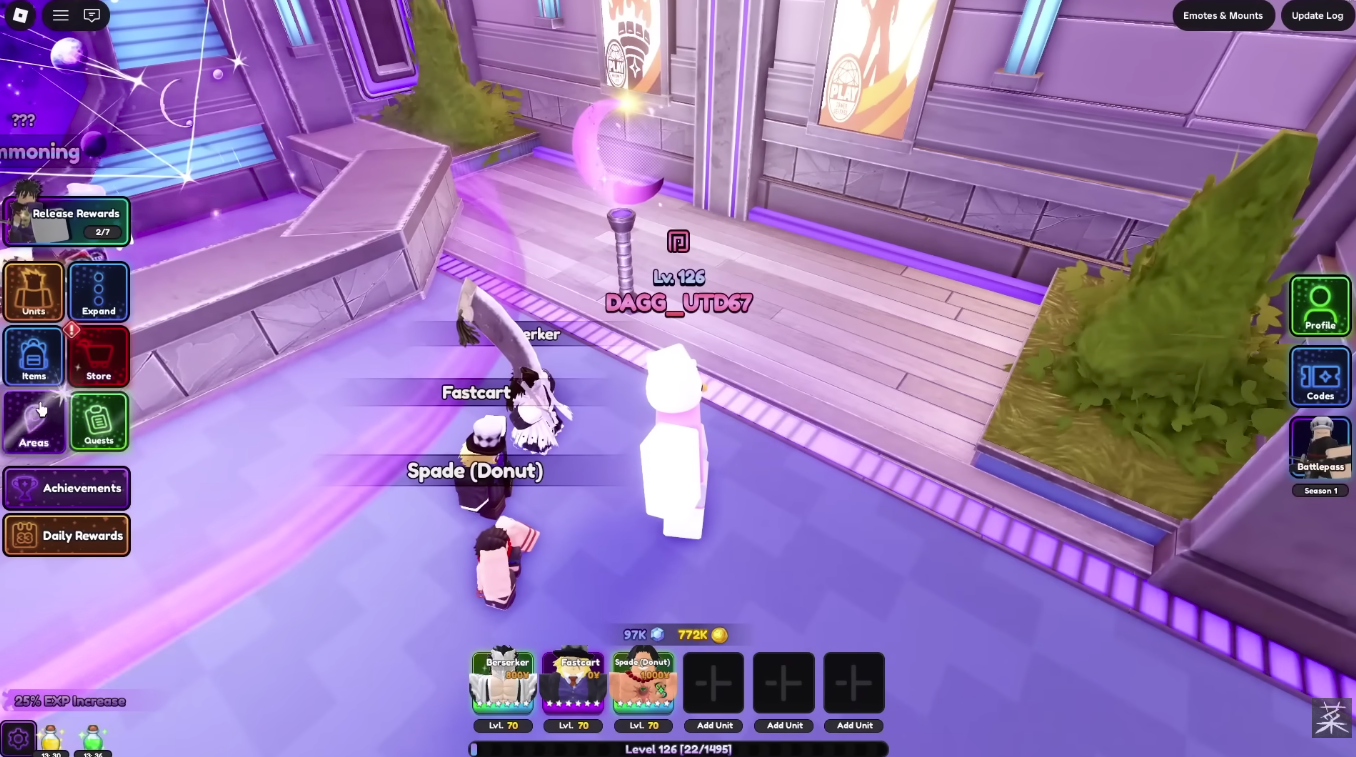View the Update Log
1356x757 pixels.
pyautogui.click(x=1317, y=15)
